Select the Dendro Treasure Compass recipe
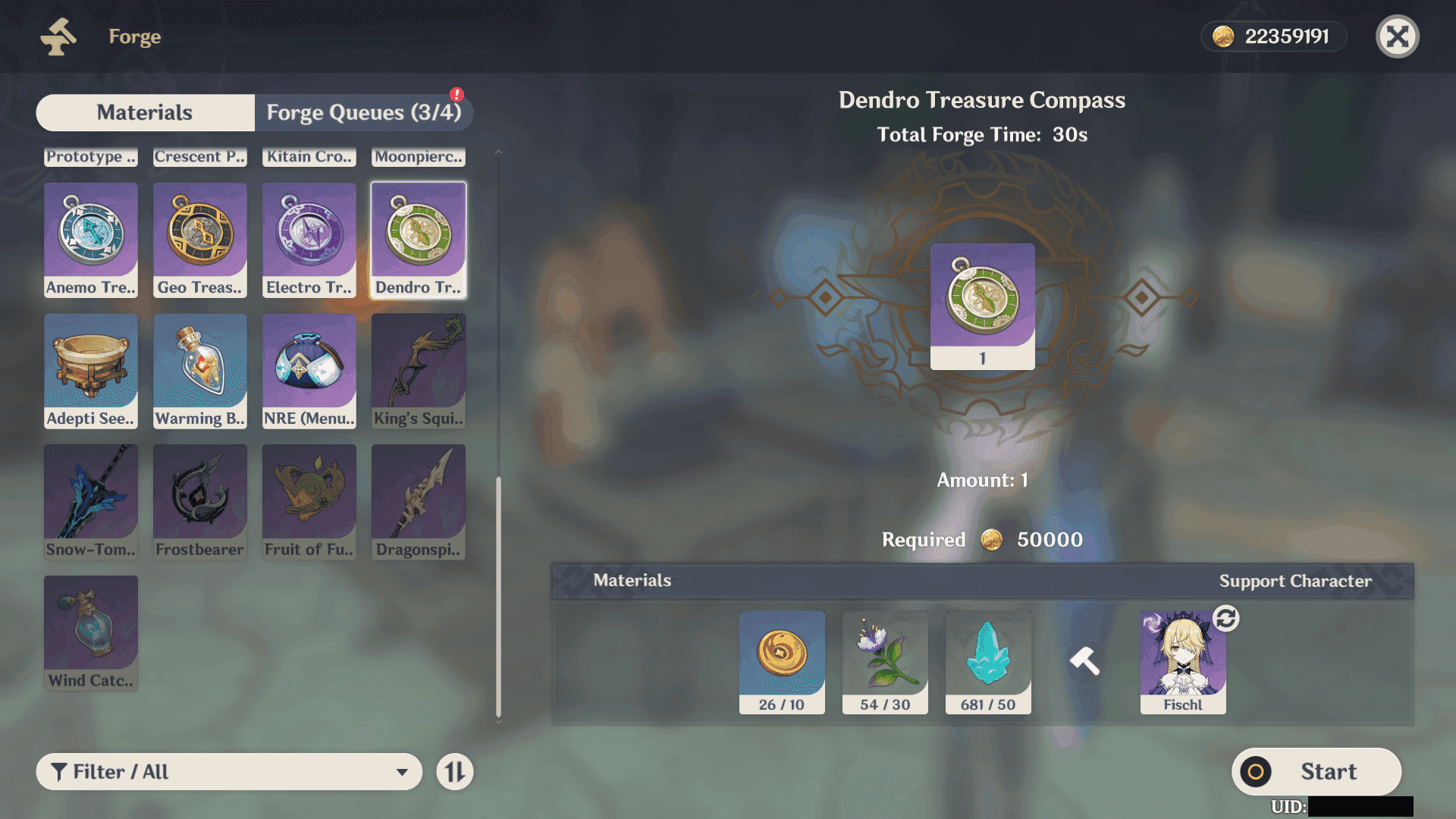 click(x=419, y=240)
